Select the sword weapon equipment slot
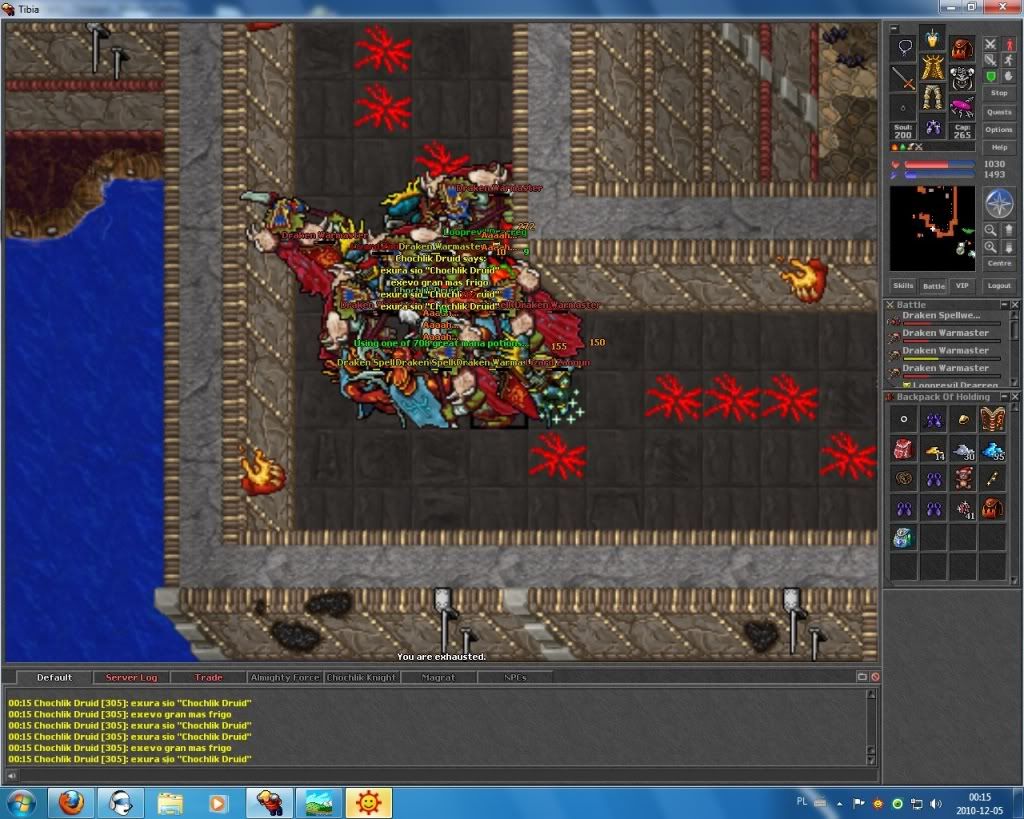 pos(904,77)
